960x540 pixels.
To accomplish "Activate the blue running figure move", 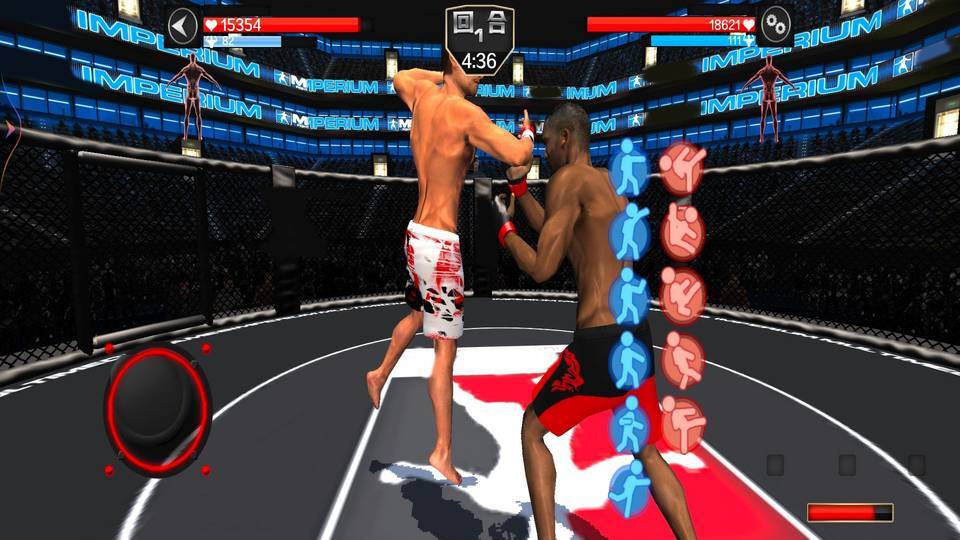I will coord(630,490).
